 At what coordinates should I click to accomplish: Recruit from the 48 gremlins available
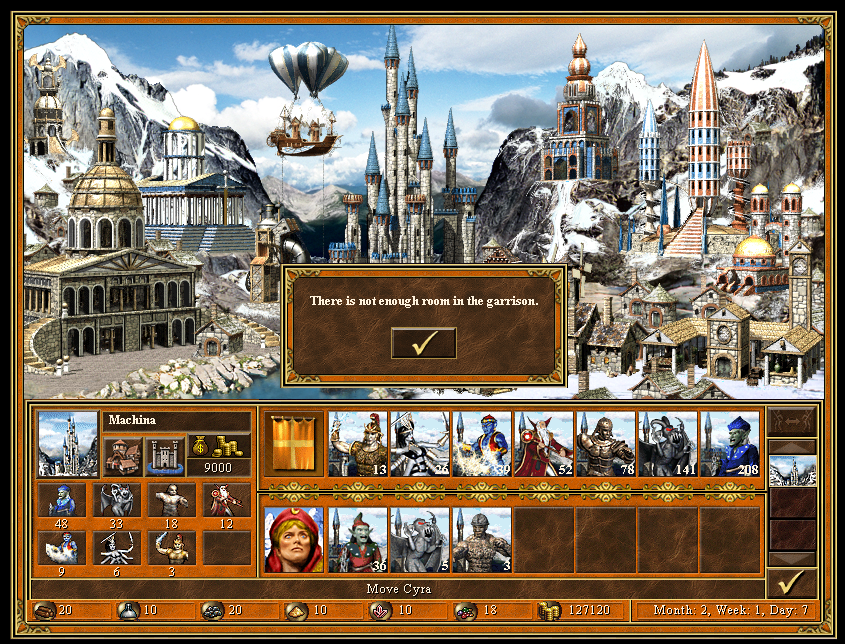click(x=59, y=500)
